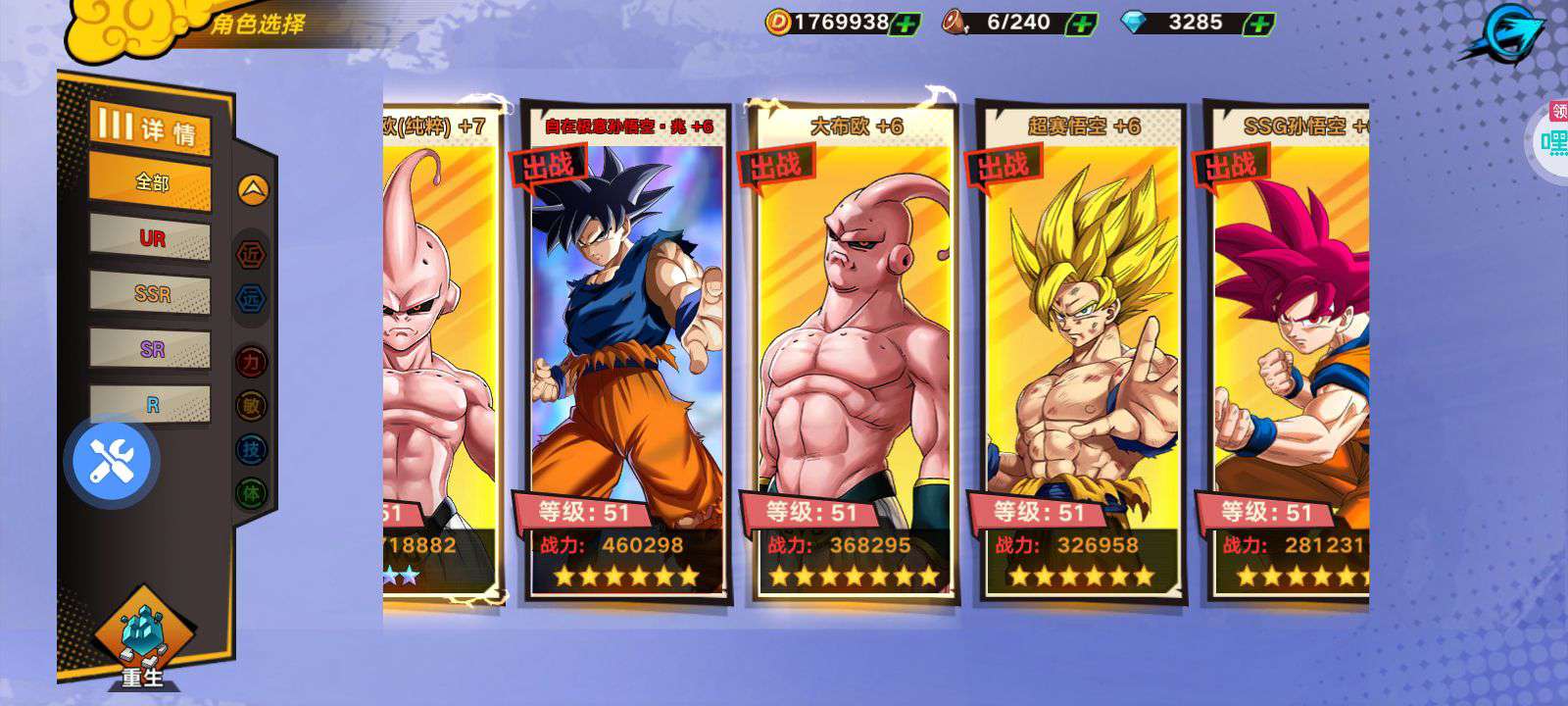Viewport: 1568px width, 706px height.
Task: Select the 全部 filter tab
Action: 151,182
